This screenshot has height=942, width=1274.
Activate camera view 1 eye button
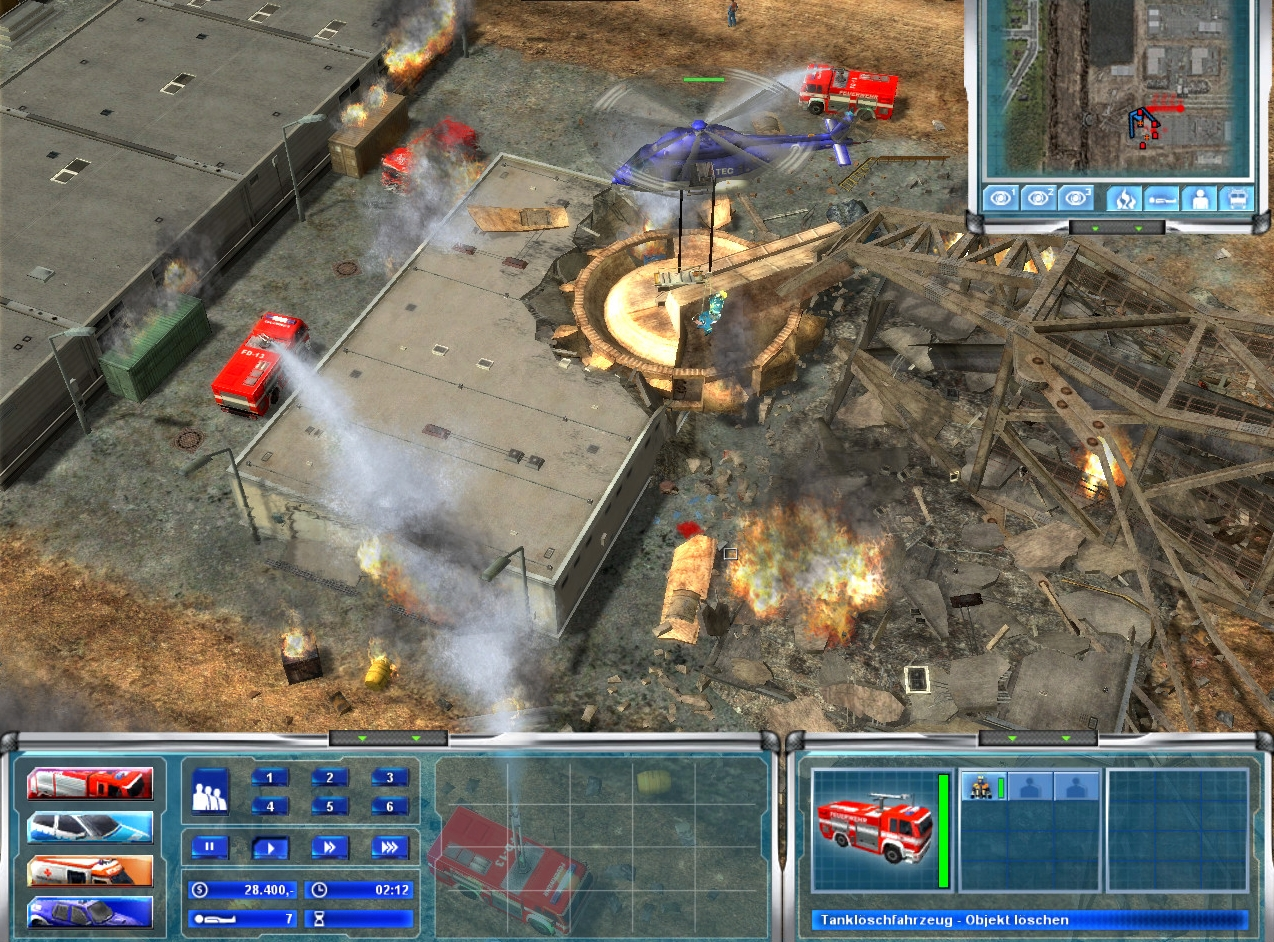pyautogui.click(x=1001, y=198)
